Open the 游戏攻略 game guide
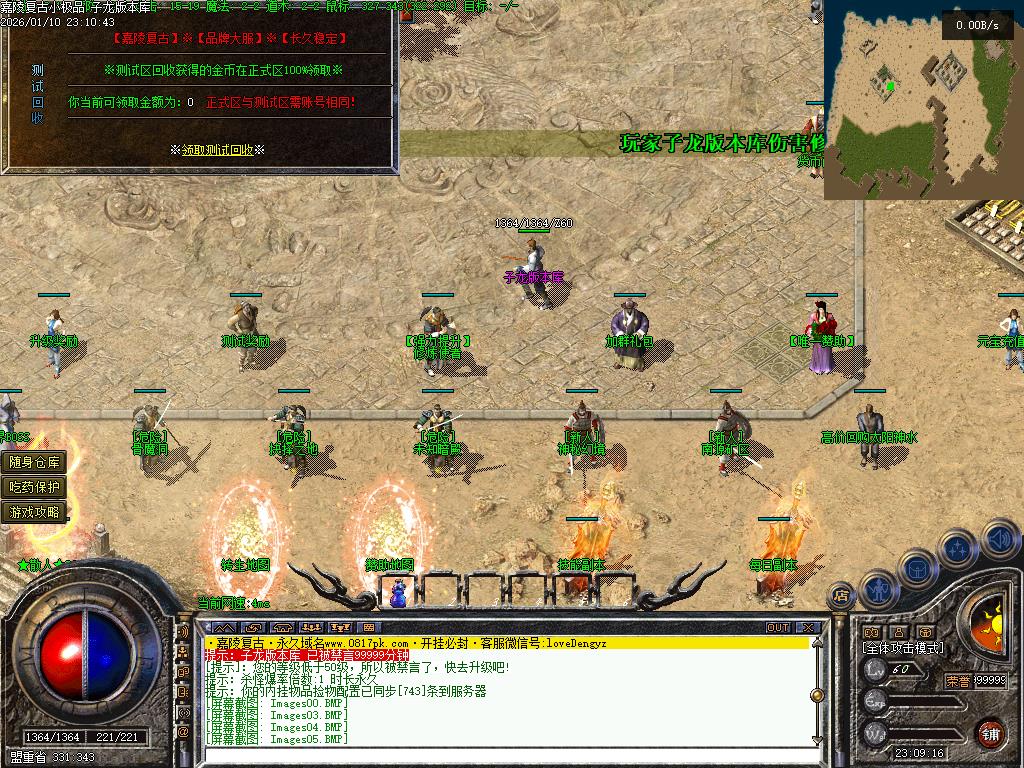Screen dimensions: 1024x768 tap(36, 512)
